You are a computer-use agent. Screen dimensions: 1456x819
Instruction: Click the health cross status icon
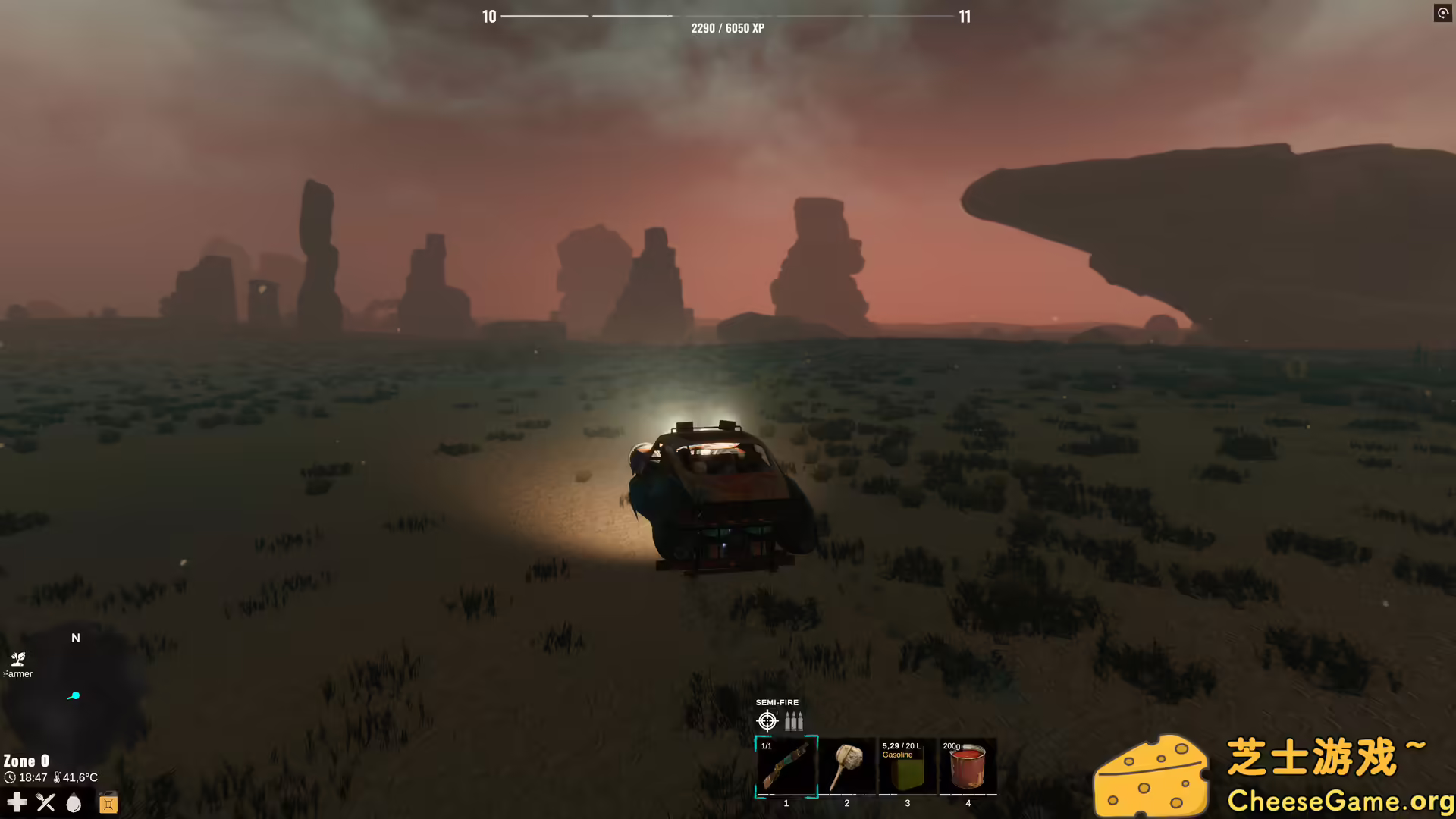[x=17, y=802]
